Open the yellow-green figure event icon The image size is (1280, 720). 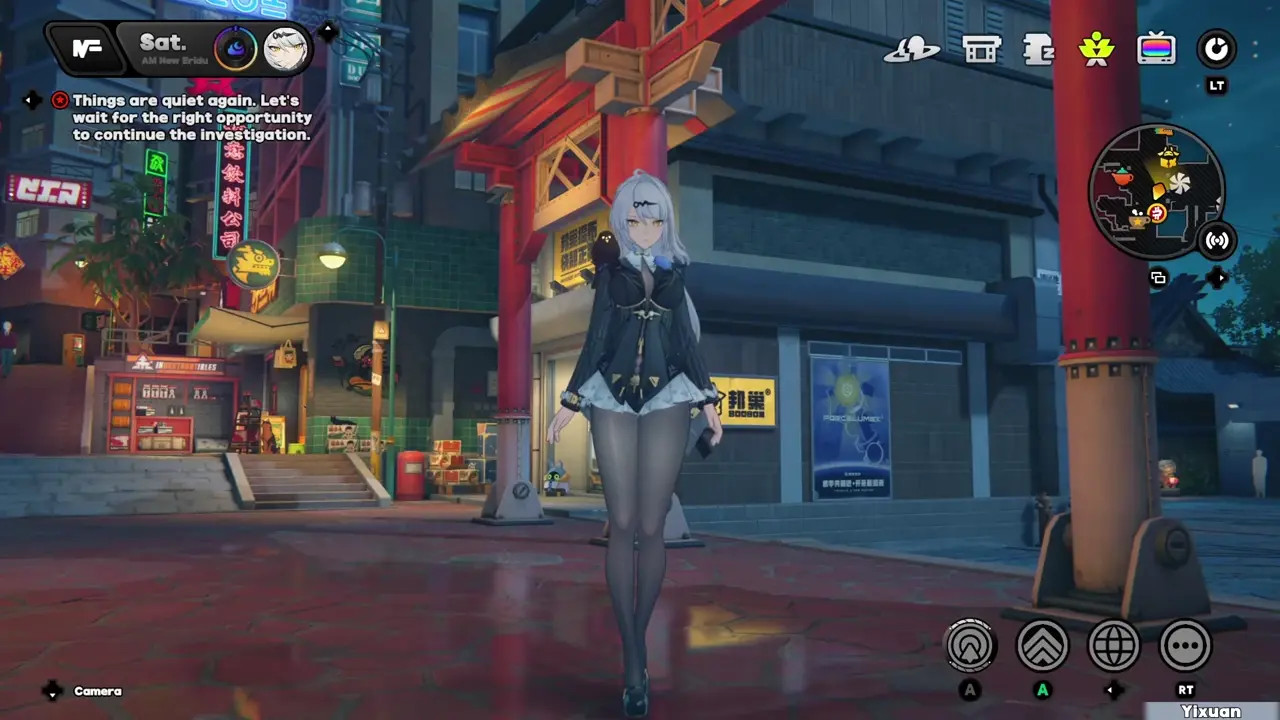pyautogui.click(x=1097, y=49)
